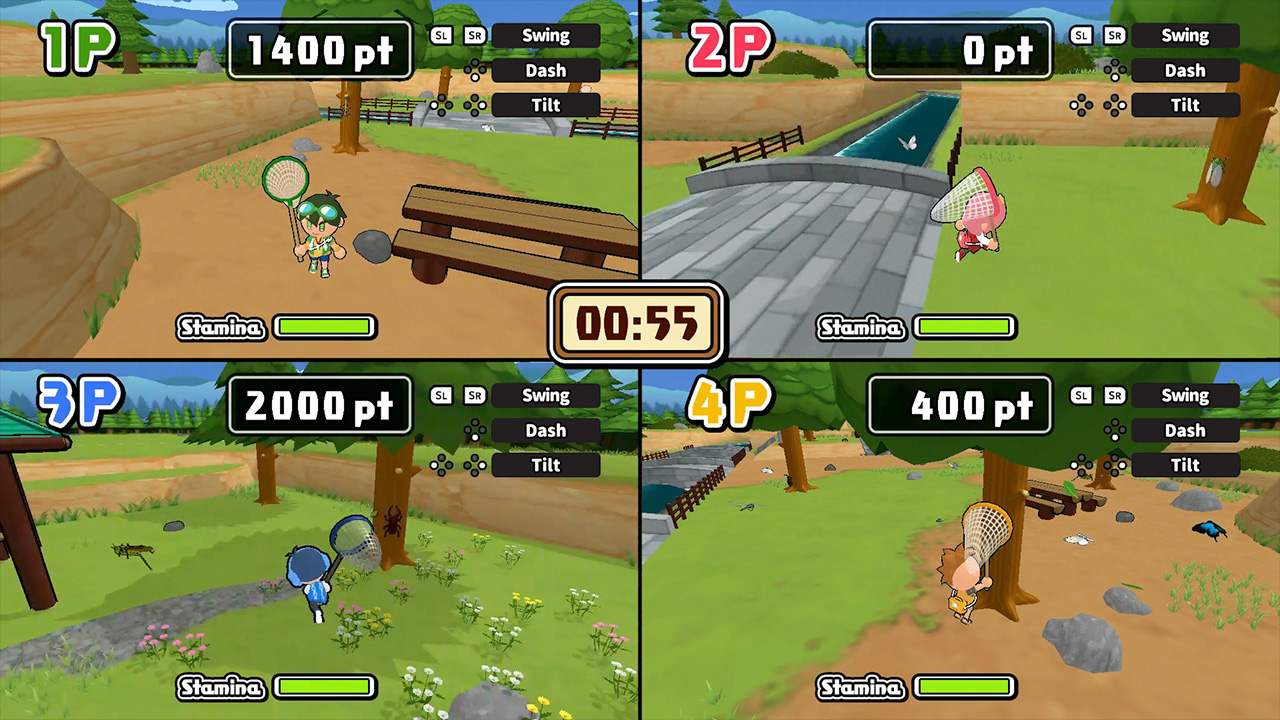Toggle the Dash control in the 3P panel
This screenshot has width=1280, height=720.
[x=546, y=430]
